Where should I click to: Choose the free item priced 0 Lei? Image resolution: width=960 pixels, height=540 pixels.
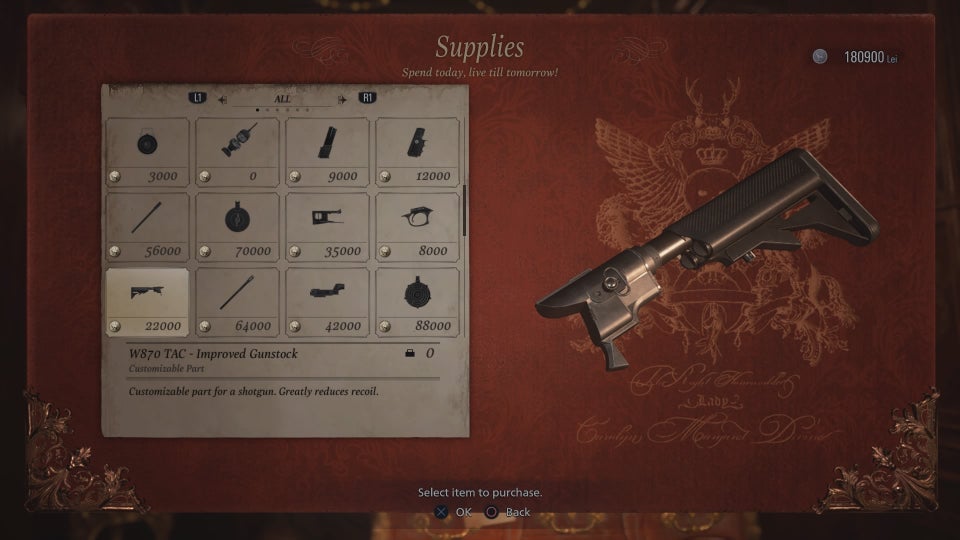coord(237,152)
